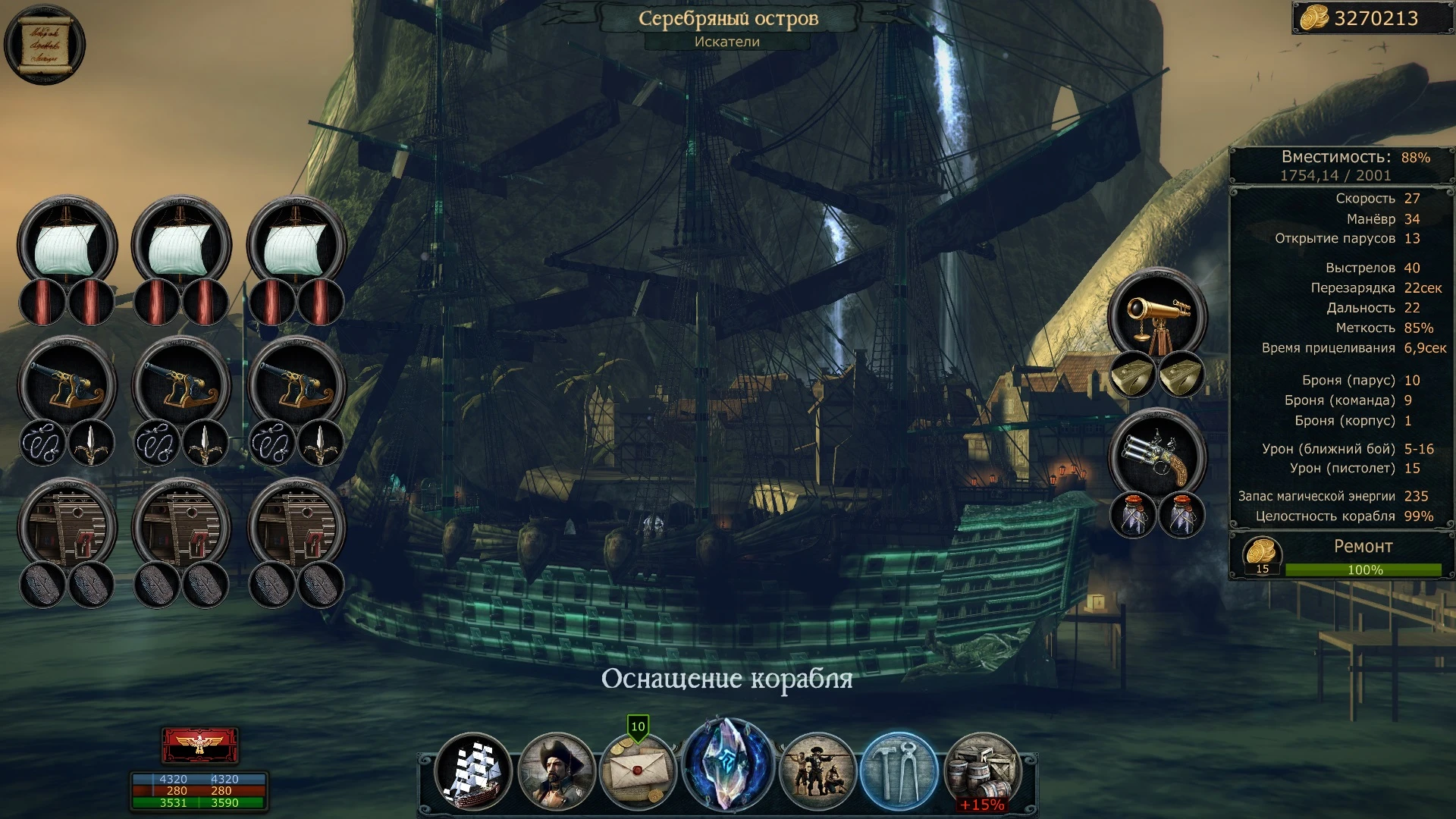Select the flintlock pistol equipment slot
Image resolution: width=1456 pixels, height=819 pixels.
click(x=1158, y=455)
